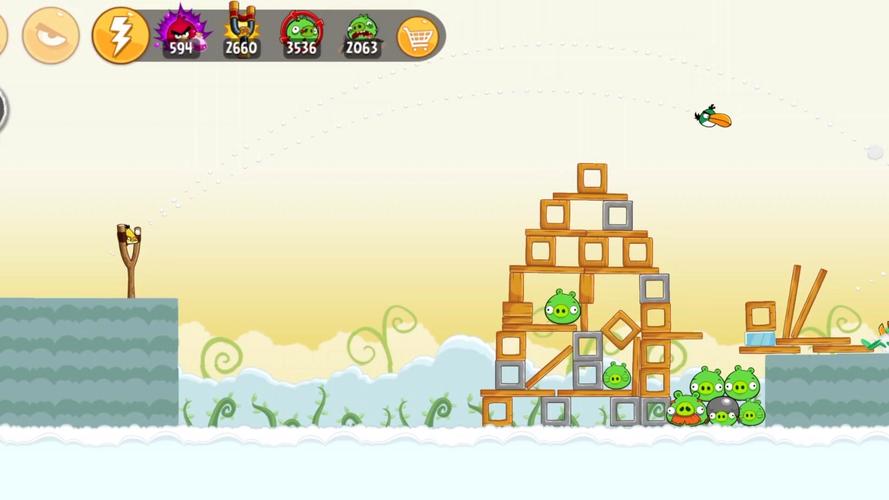Open the lightning bolt power-ups button

(x=120, y=36)
